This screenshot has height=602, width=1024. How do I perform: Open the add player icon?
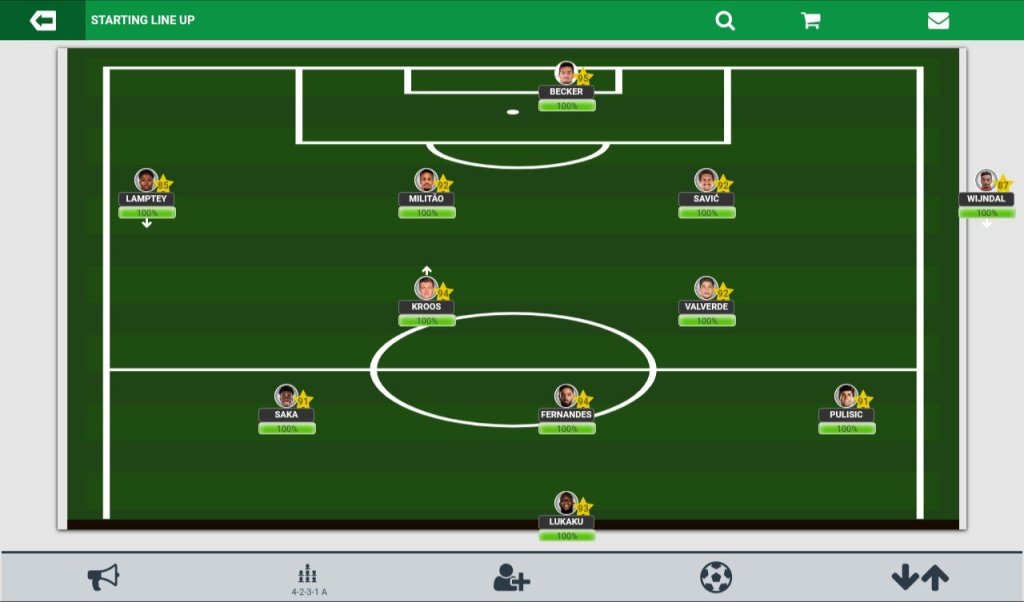(x=511, y=577)
